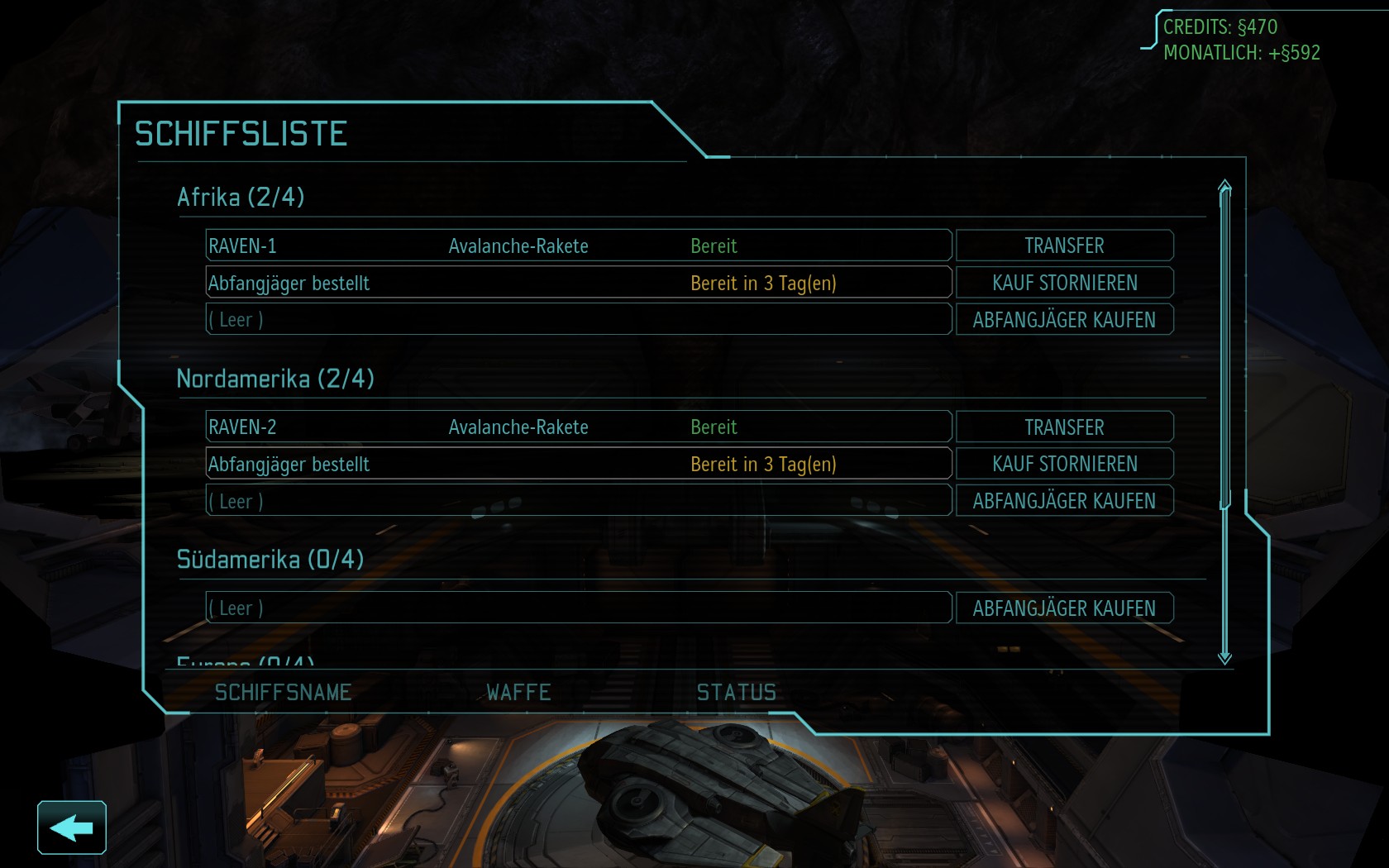Cancel the interceptor order in Nordamerika

coord(1064,464)
